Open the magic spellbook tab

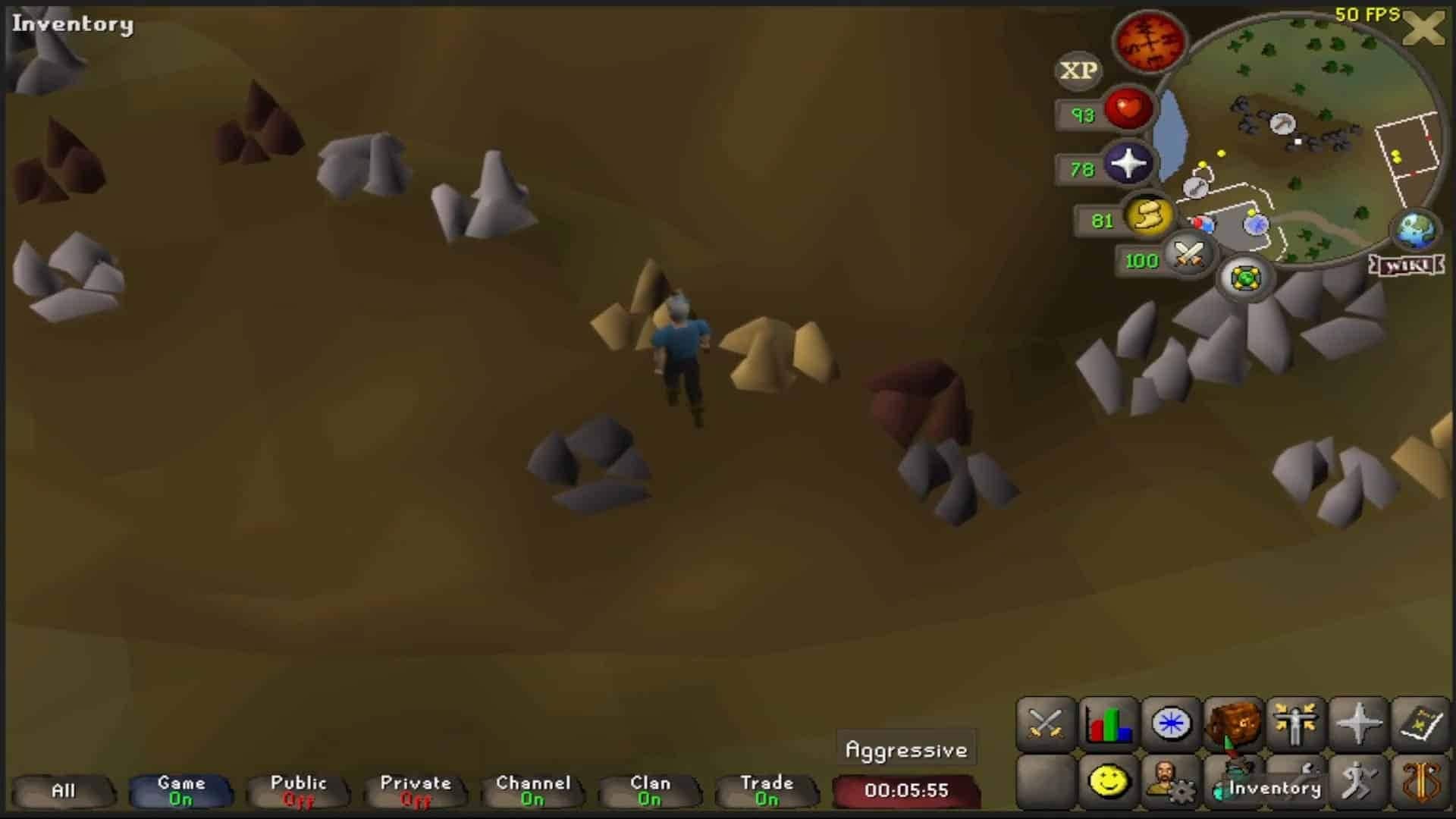(1420, 723)
